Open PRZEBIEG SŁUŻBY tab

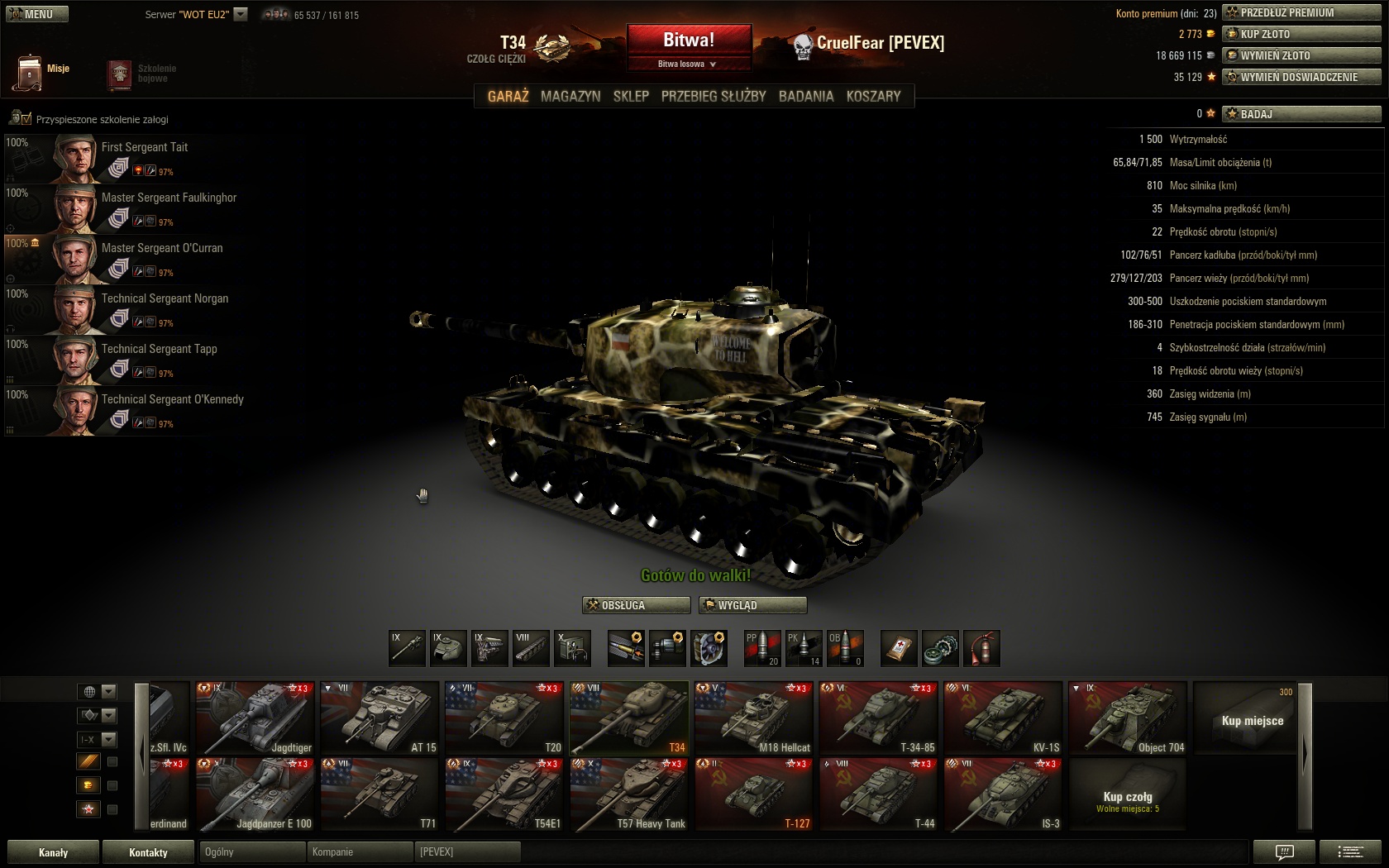click(714, 96)
